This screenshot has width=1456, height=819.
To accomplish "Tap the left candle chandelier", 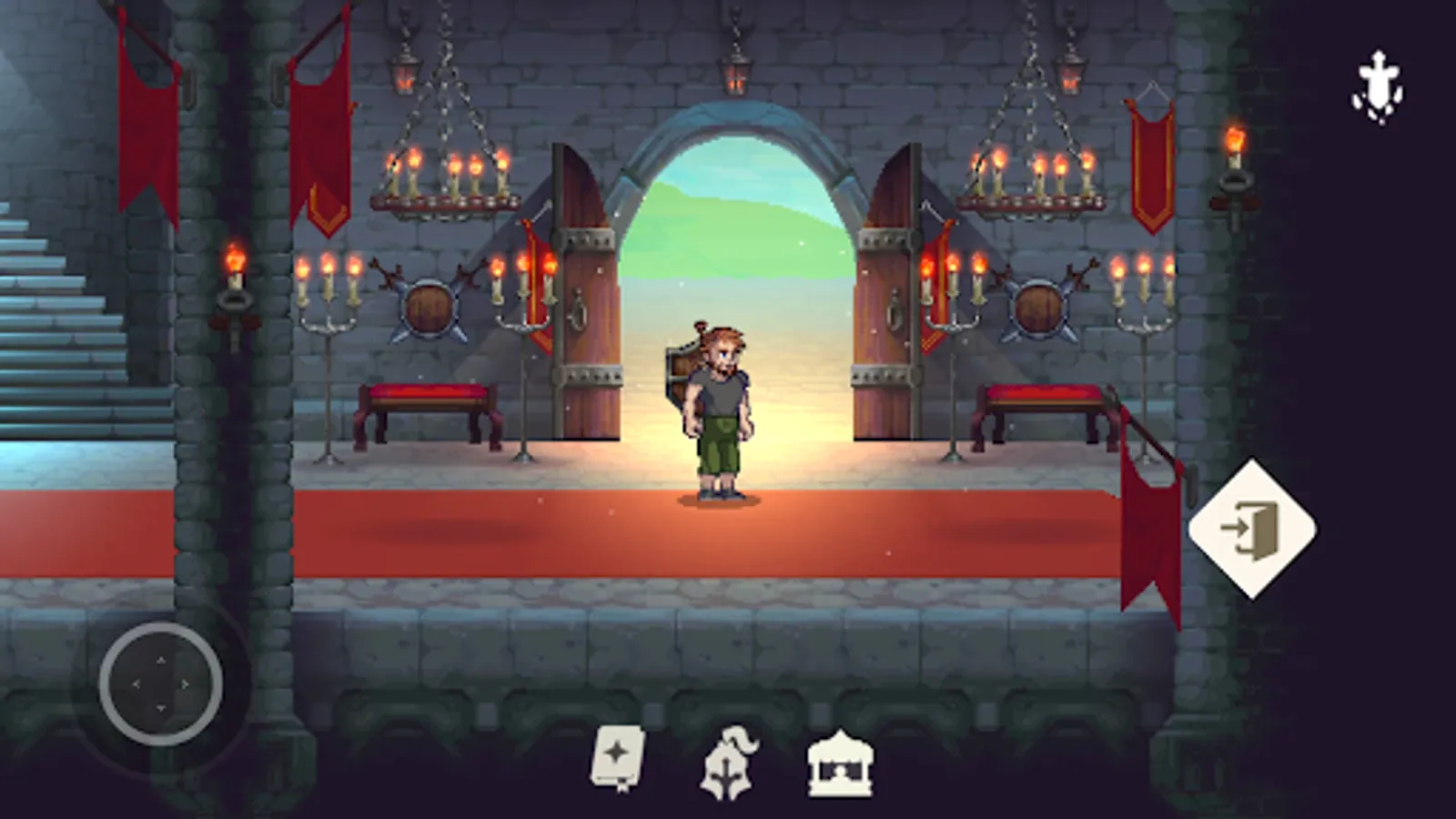I will (446, 173).
